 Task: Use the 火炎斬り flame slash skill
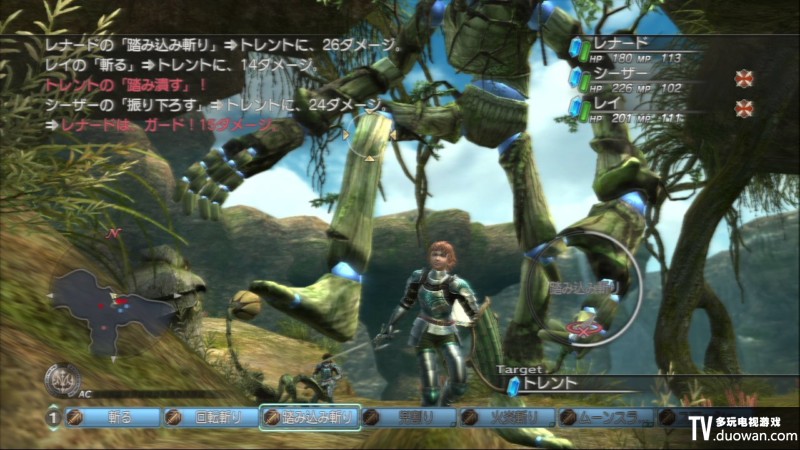506,418
